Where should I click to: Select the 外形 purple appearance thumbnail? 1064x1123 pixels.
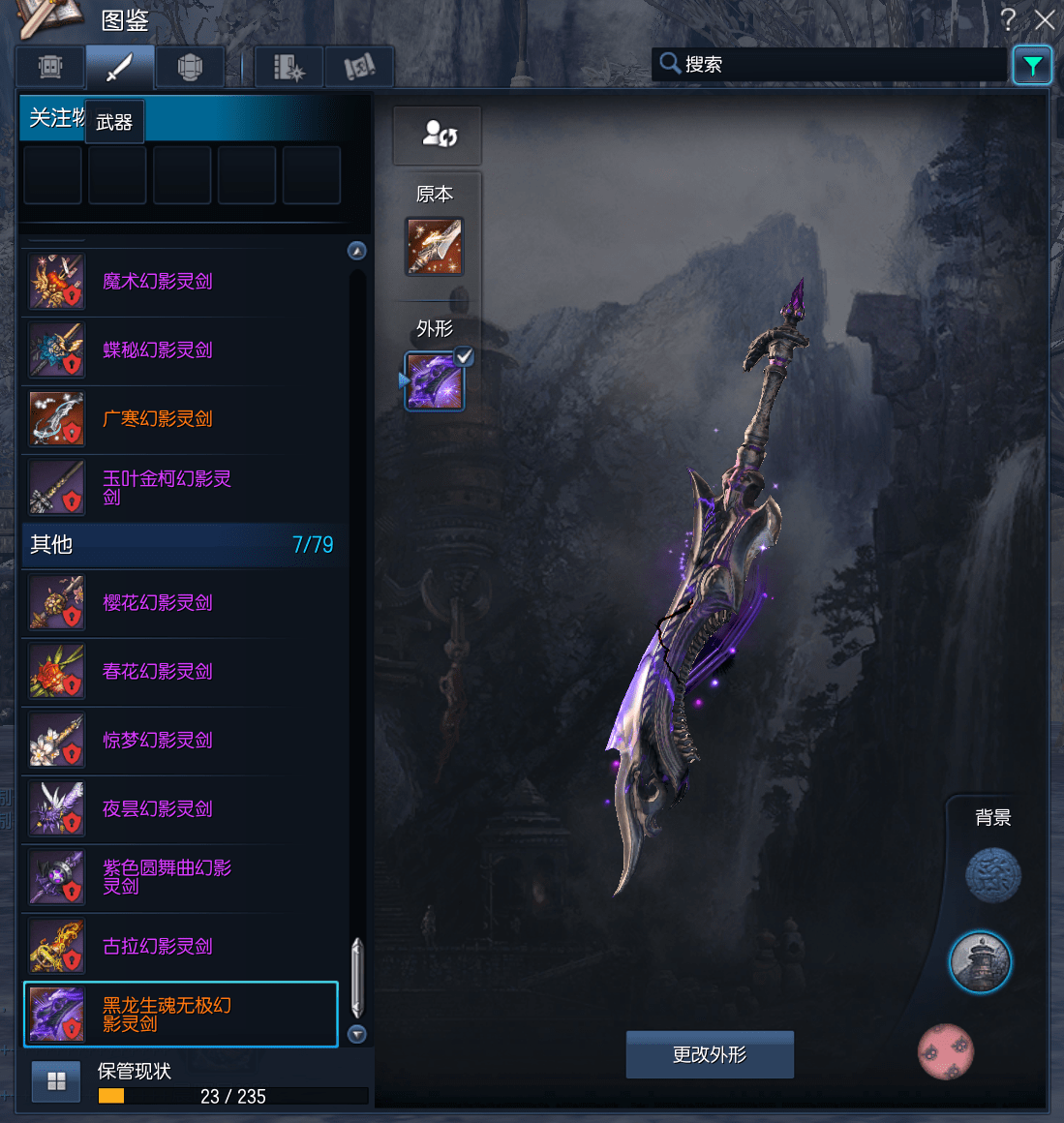click(434, 381)
